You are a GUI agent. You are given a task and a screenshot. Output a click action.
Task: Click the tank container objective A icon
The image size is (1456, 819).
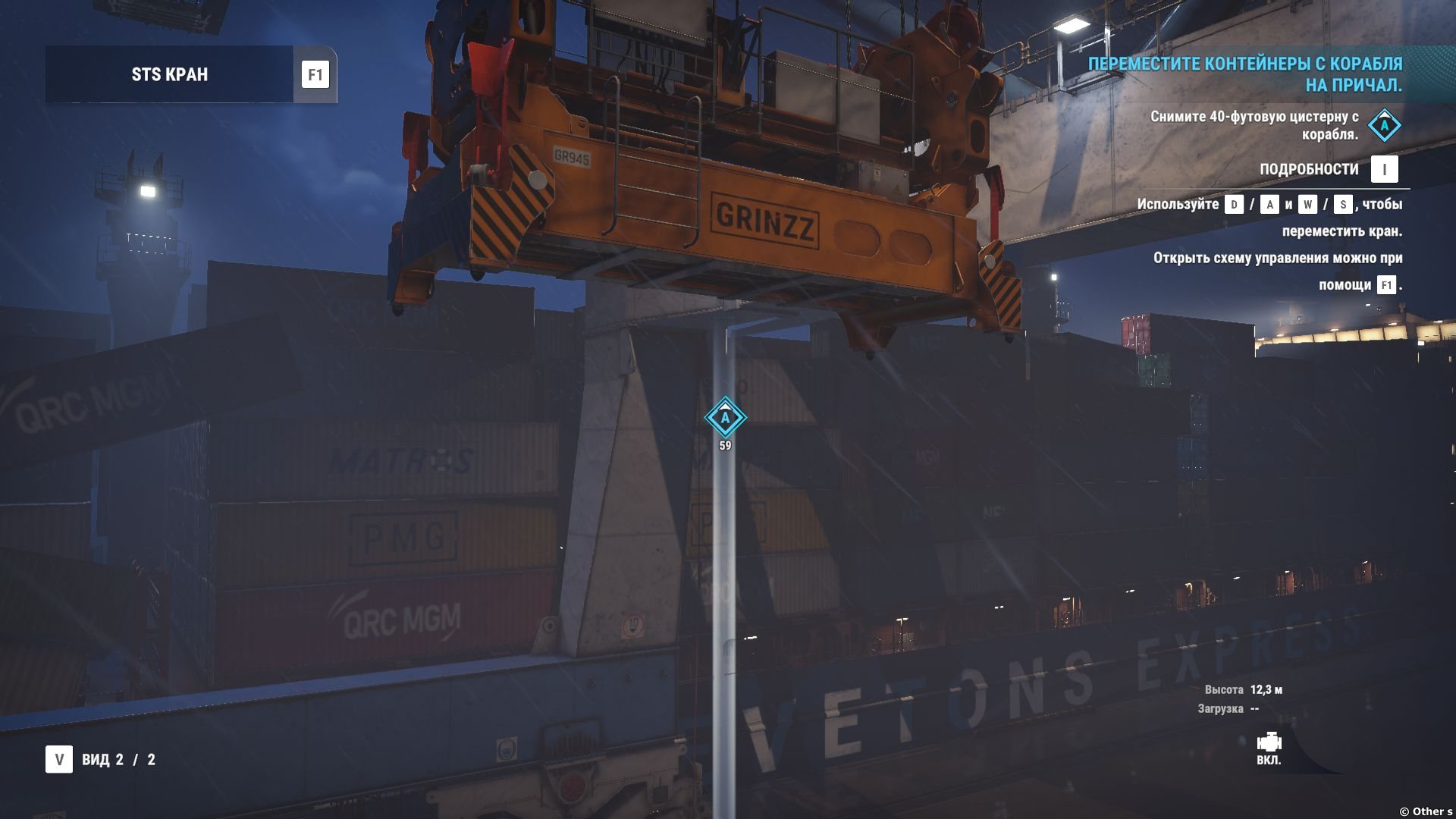pos(1384,126)
